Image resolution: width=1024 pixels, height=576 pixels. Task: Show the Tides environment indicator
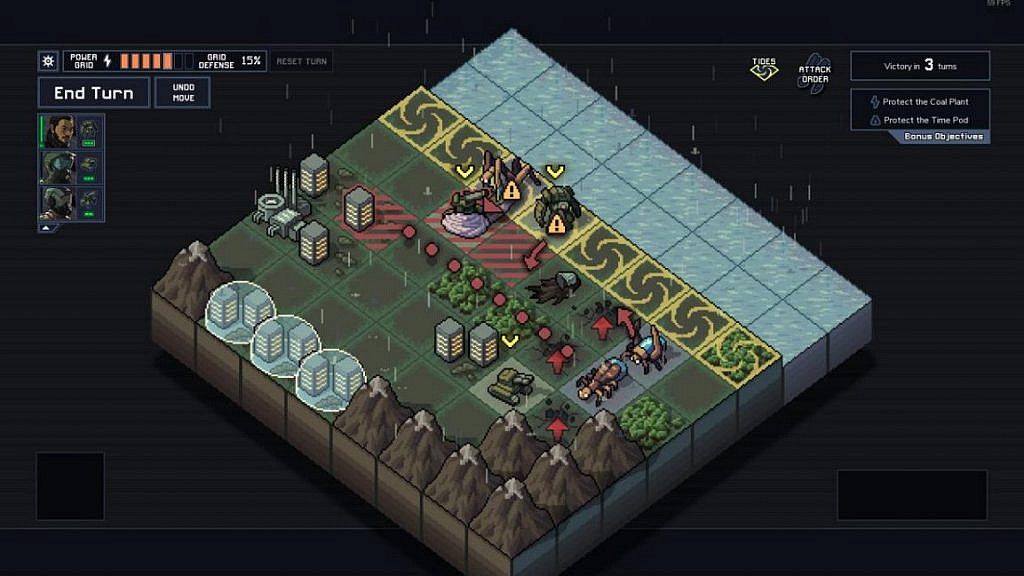(764, 69)
